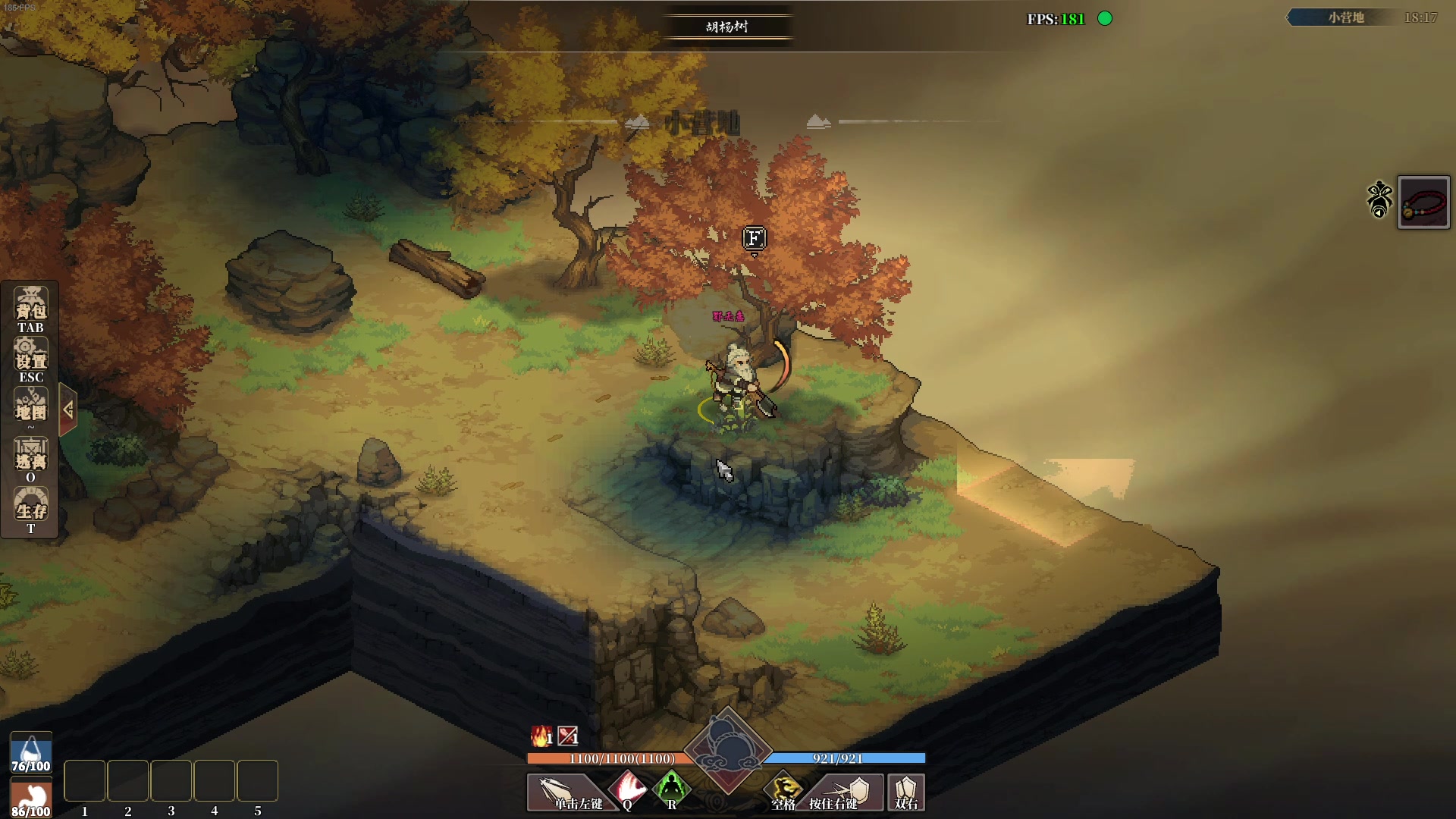Screen dimensions: 1456x819
Task: Select the red bead bracelet slot
Action: [x=1423, y=202]
